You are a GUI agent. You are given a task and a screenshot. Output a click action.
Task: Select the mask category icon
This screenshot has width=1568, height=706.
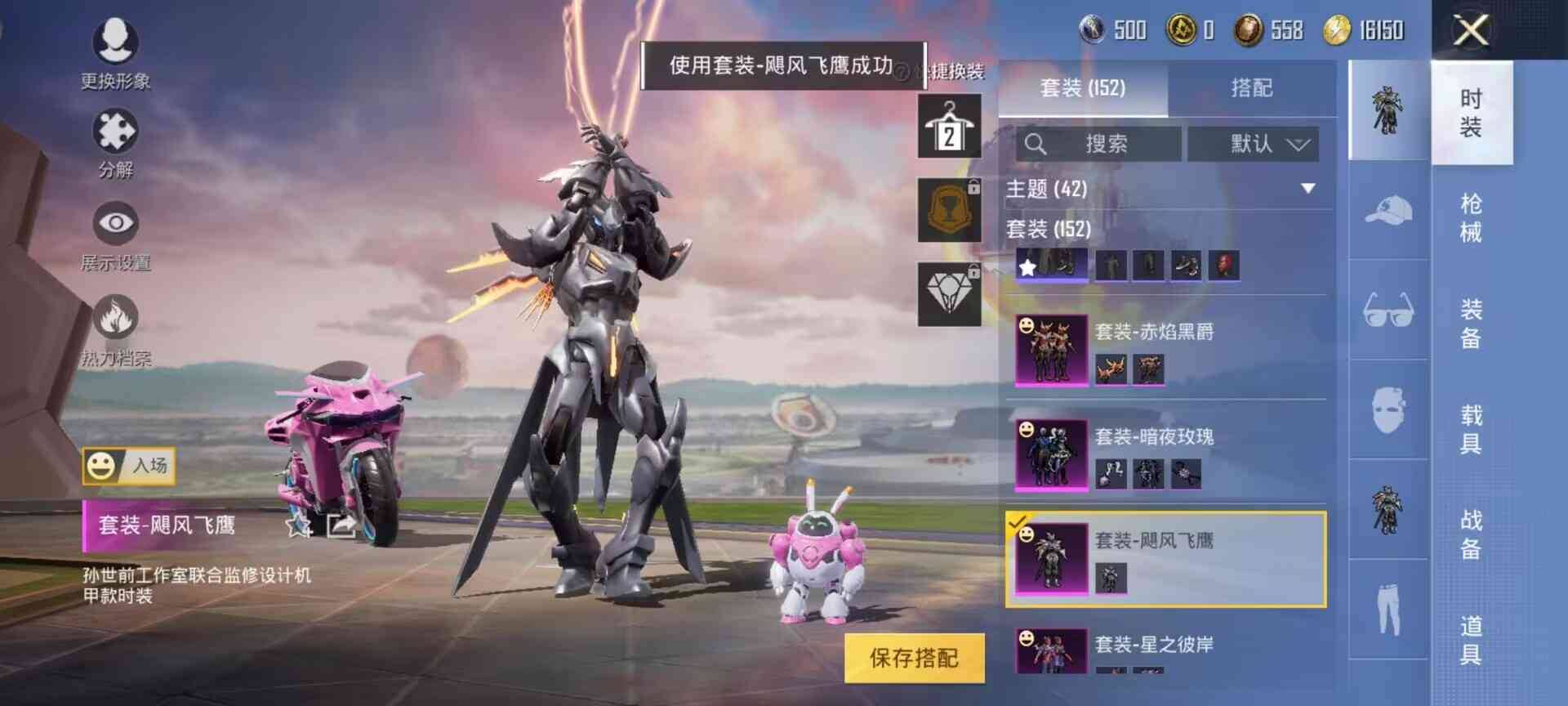(1388, 409)
